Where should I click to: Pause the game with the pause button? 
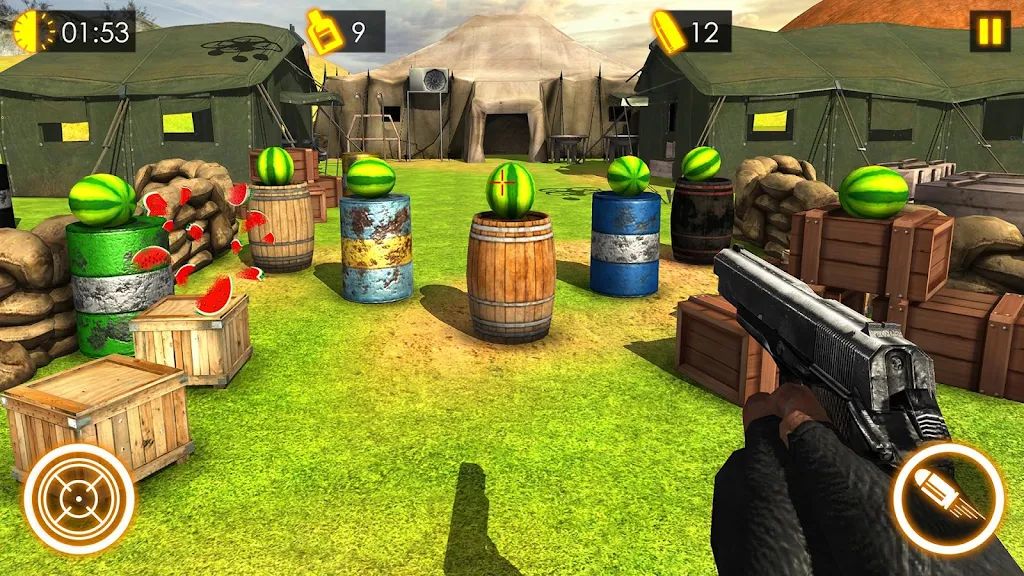(988, 31)
